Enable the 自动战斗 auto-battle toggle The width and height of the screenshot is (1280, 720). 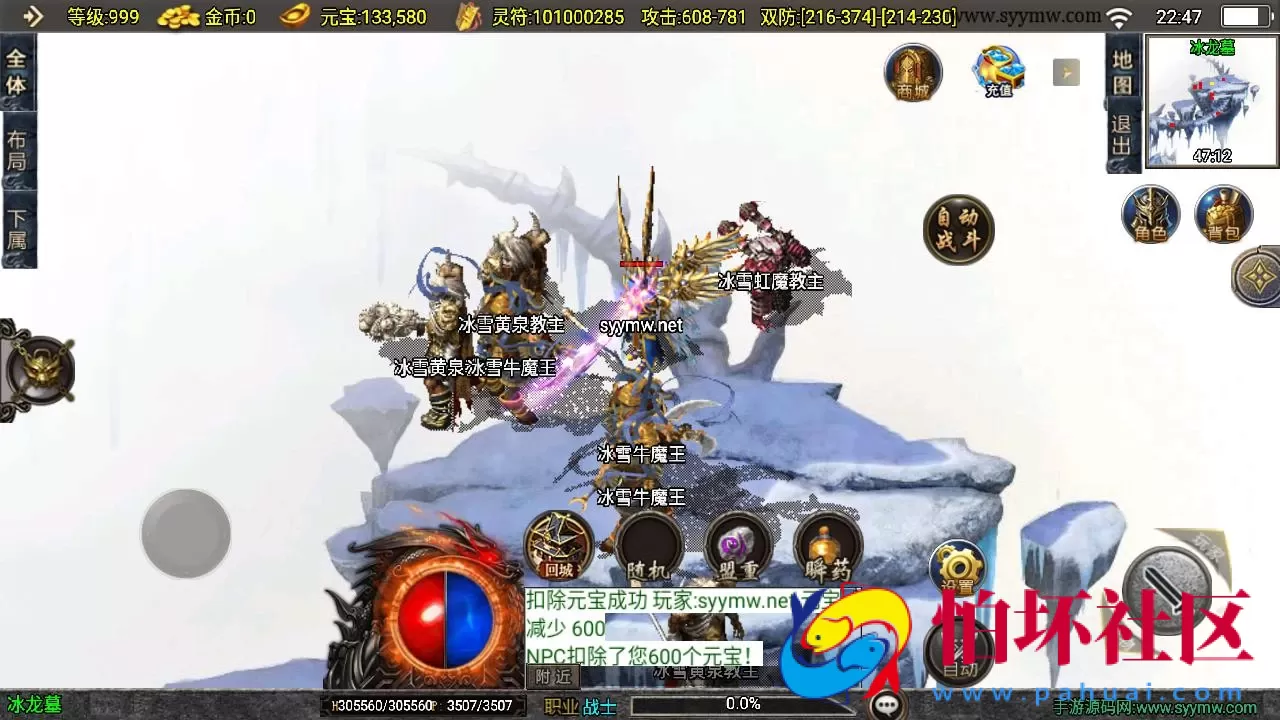pos(958,229)
